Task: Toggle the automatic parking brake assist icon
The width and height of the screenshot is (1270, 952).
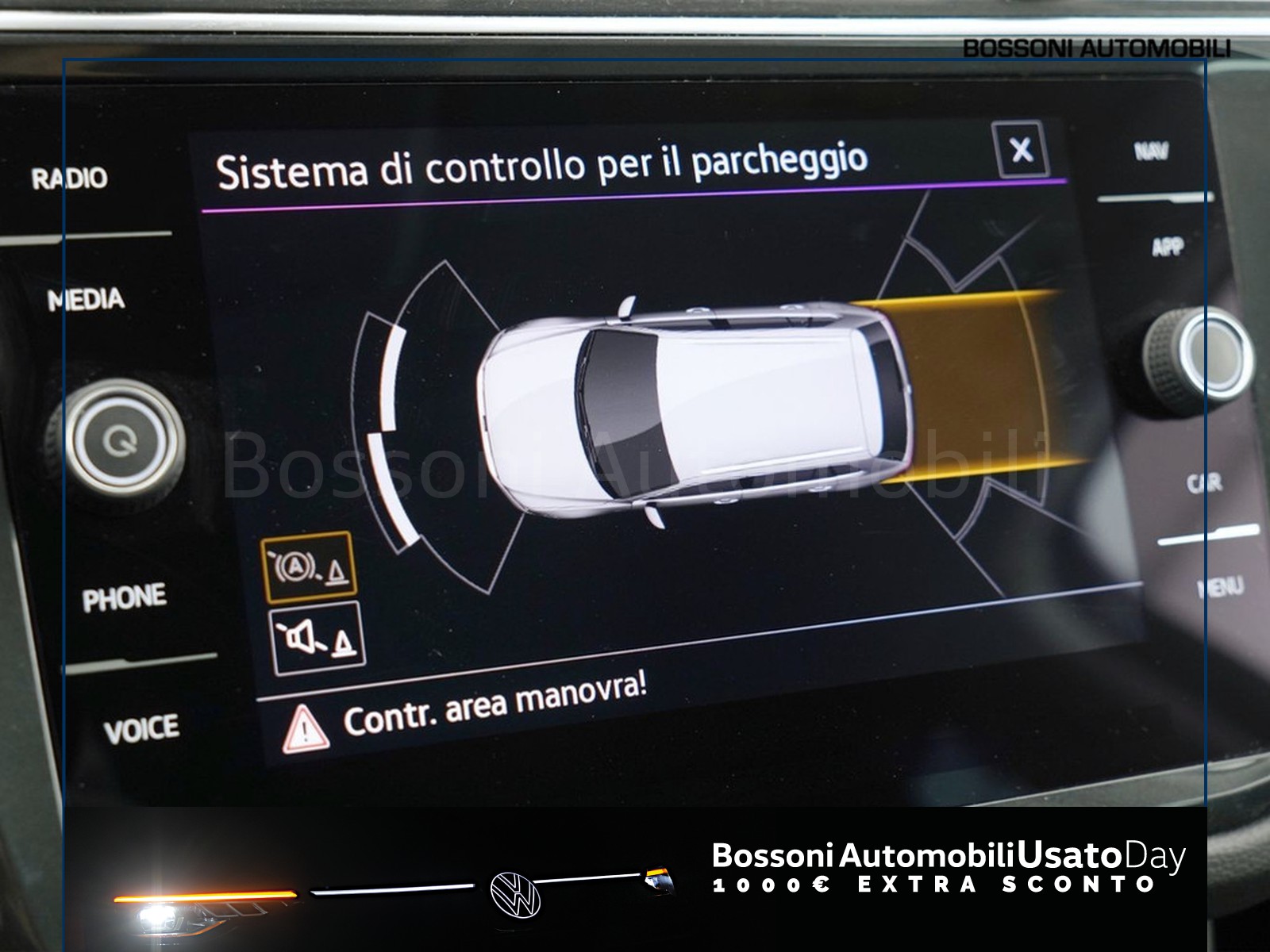Action: click(310, 567)
